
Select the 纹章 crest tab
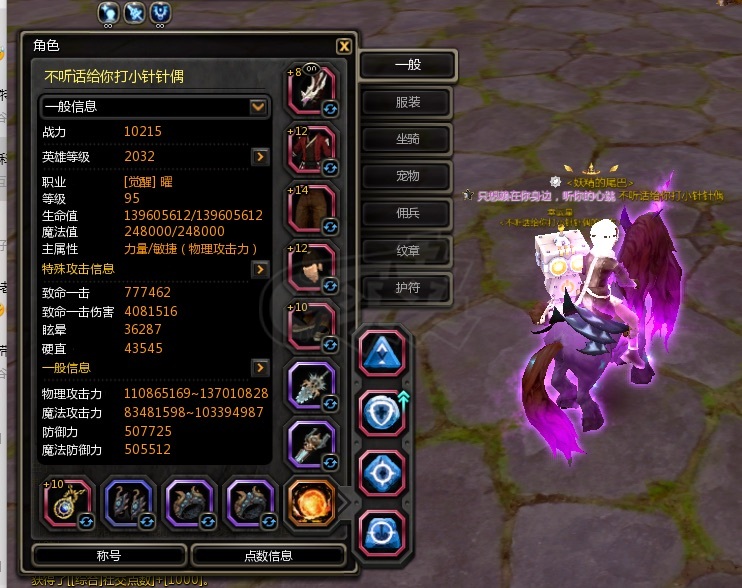coord(407,249)
